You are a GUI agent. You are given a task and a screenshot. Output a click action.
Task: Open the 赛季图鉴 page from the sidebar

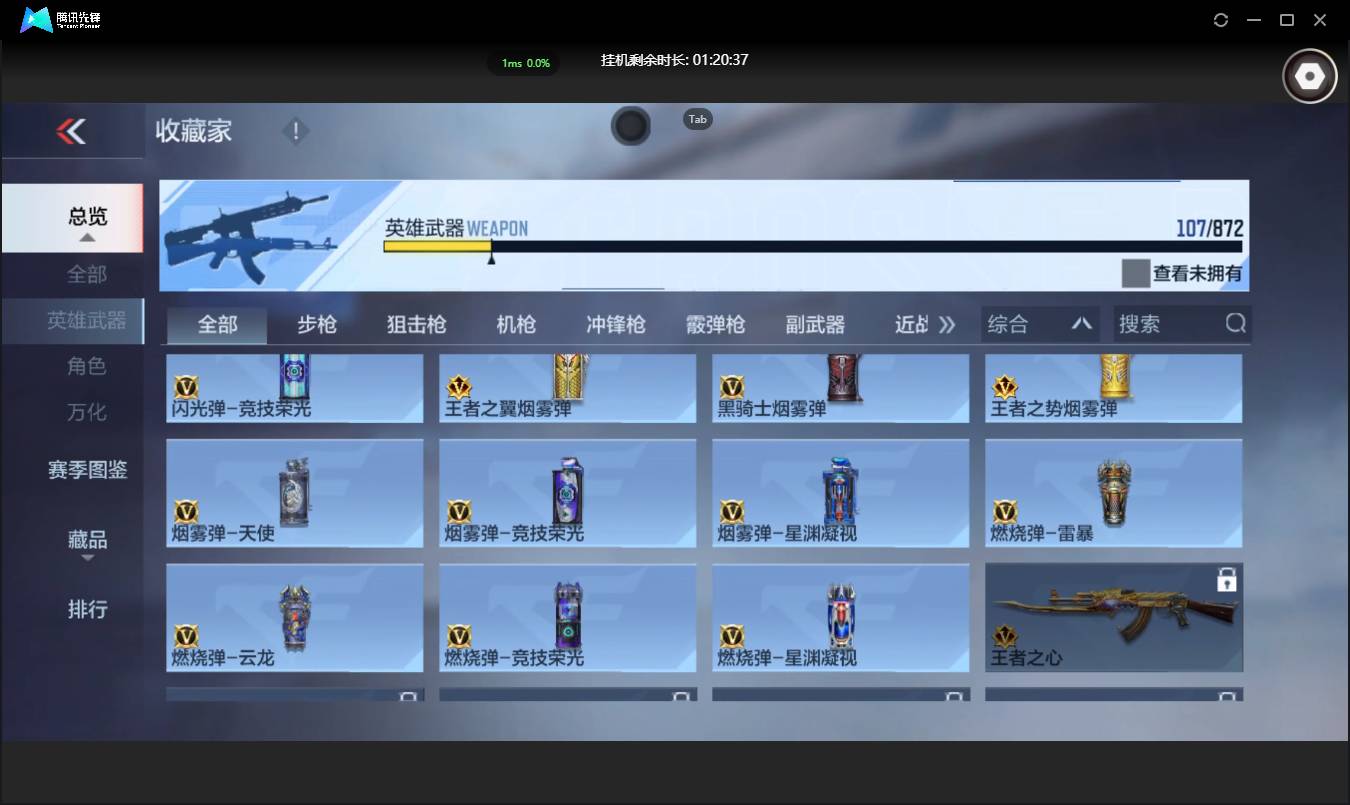click(x=87, y=469)
